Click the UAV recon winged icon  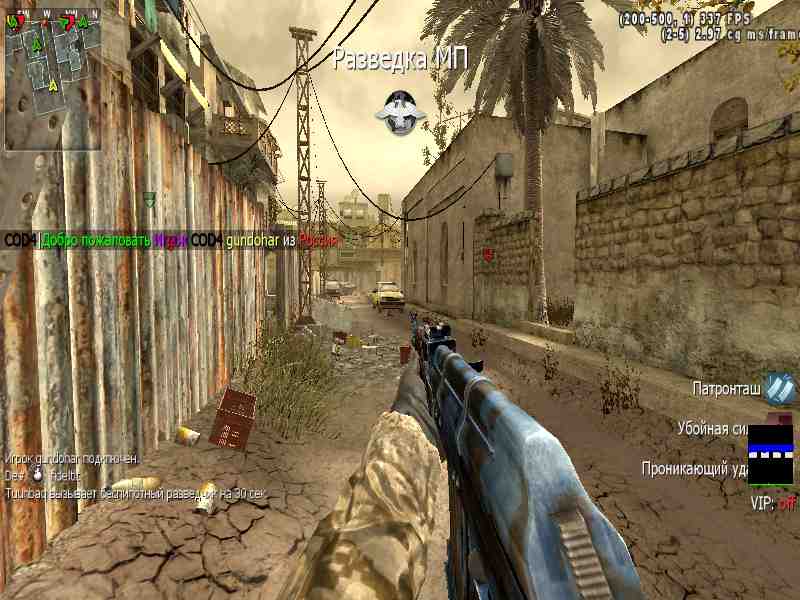pyautogui.click(x=400, y=112)
